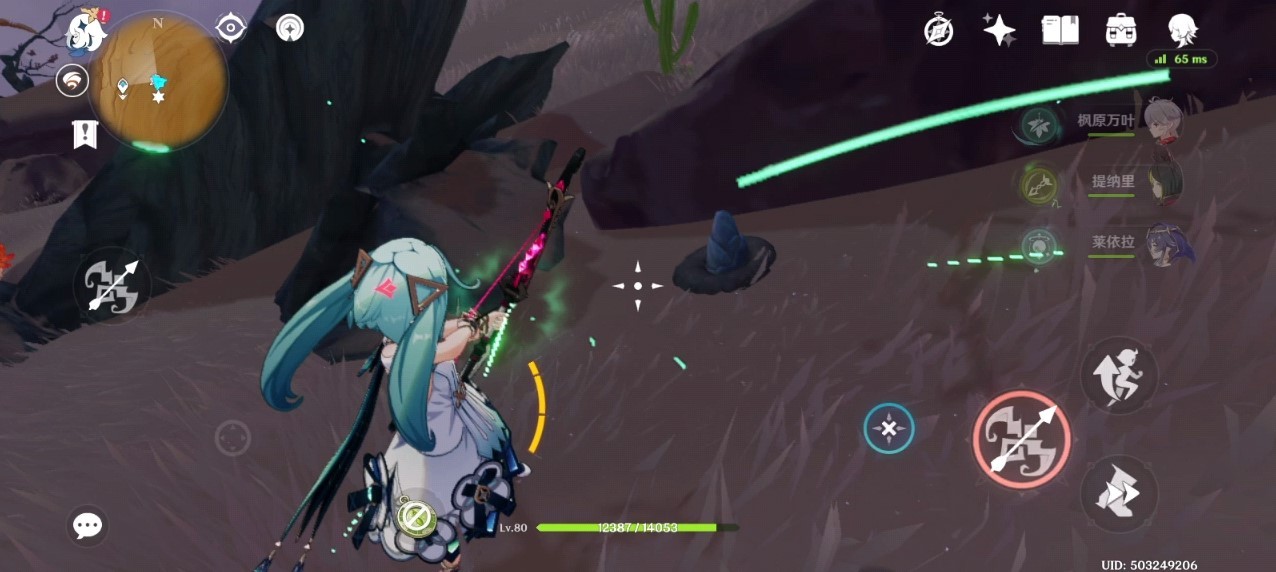Image resolution: width=1276 pixels, height=572 pixels.
Task: Open the character screen icon
Action: point(1183,30)
